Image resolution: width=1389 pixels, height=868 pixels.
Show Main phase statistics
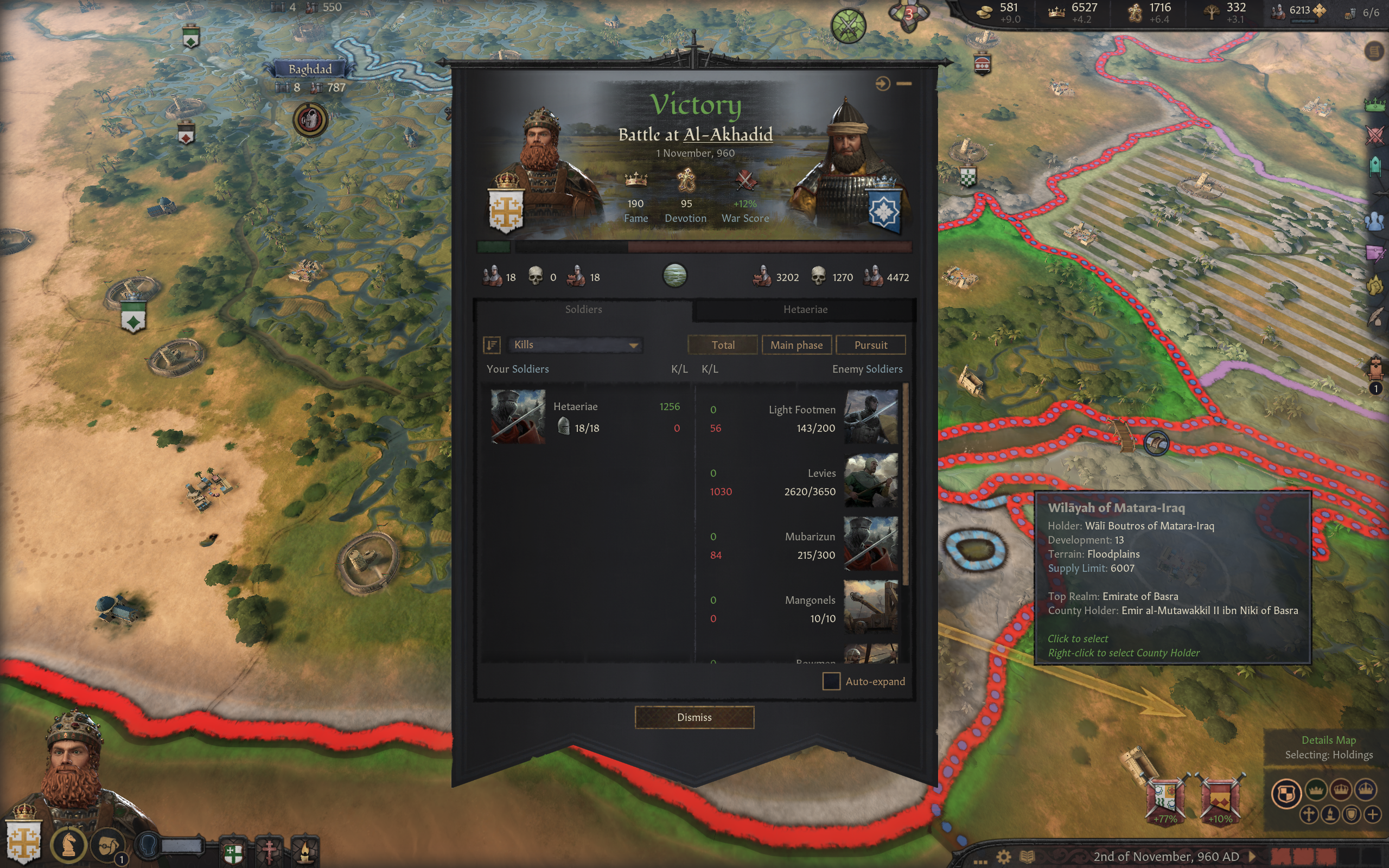coord(796,345)
